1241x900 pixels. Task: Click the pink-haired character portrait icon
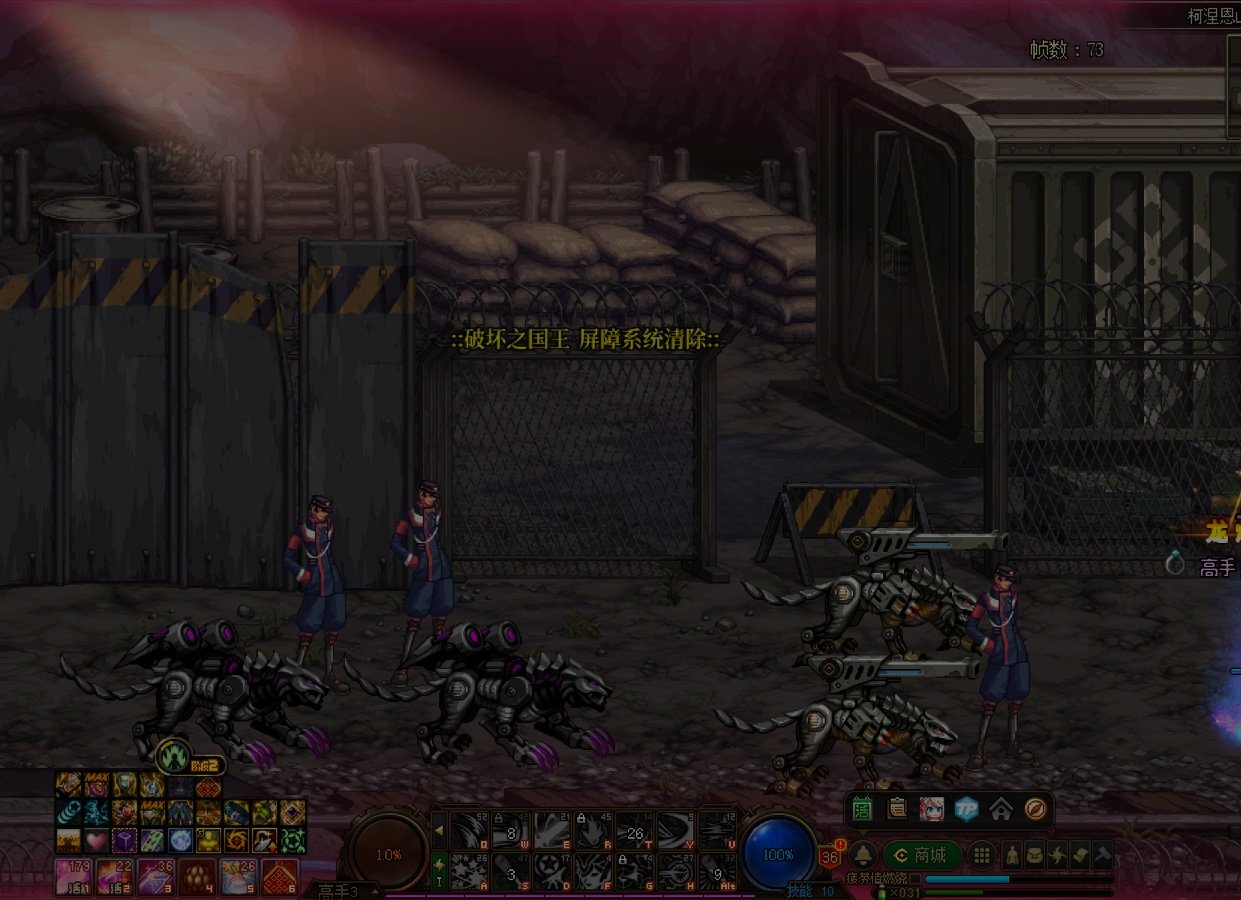point(932,808)
